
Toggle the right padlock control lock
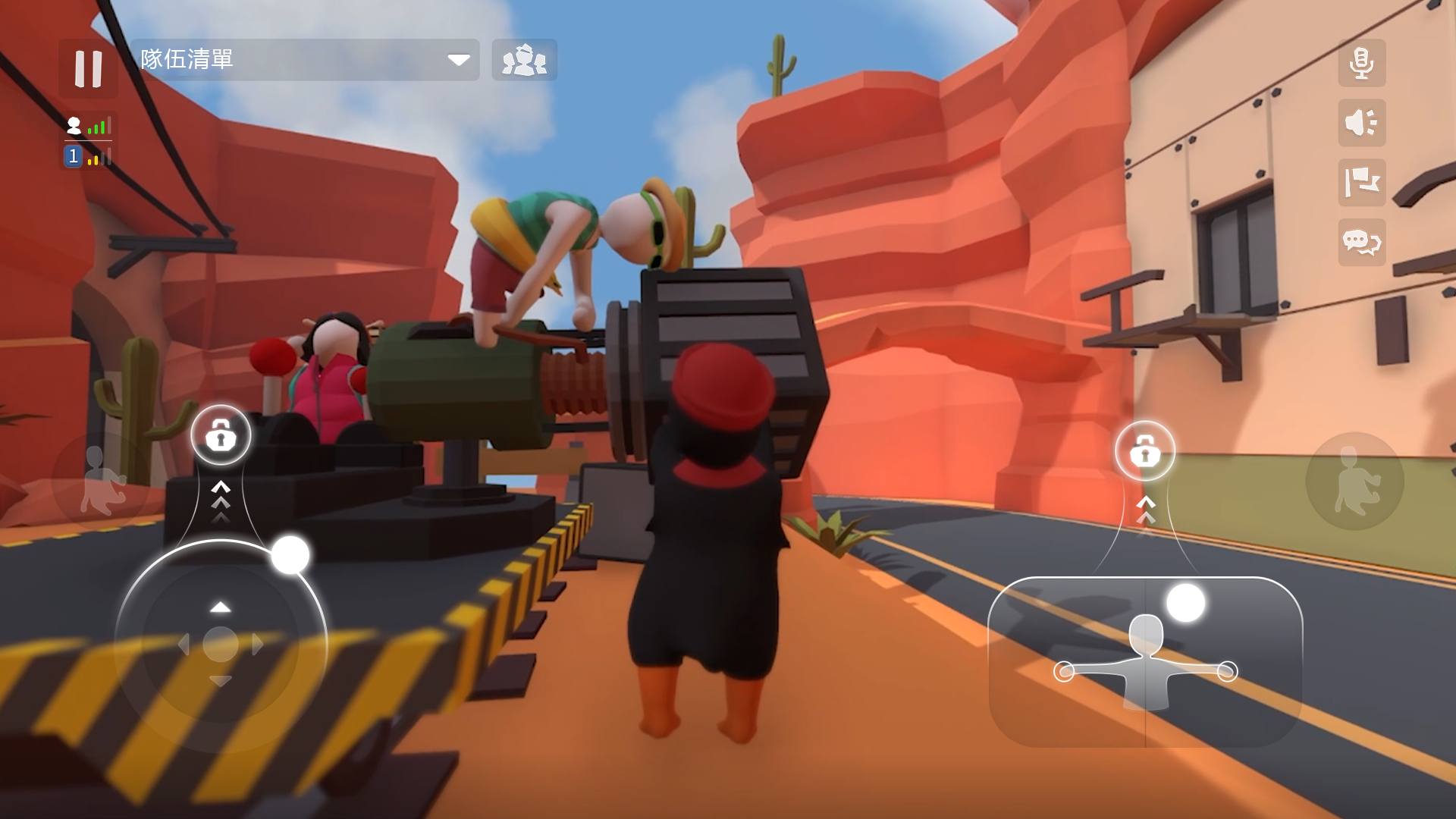tap(1146, 450)
